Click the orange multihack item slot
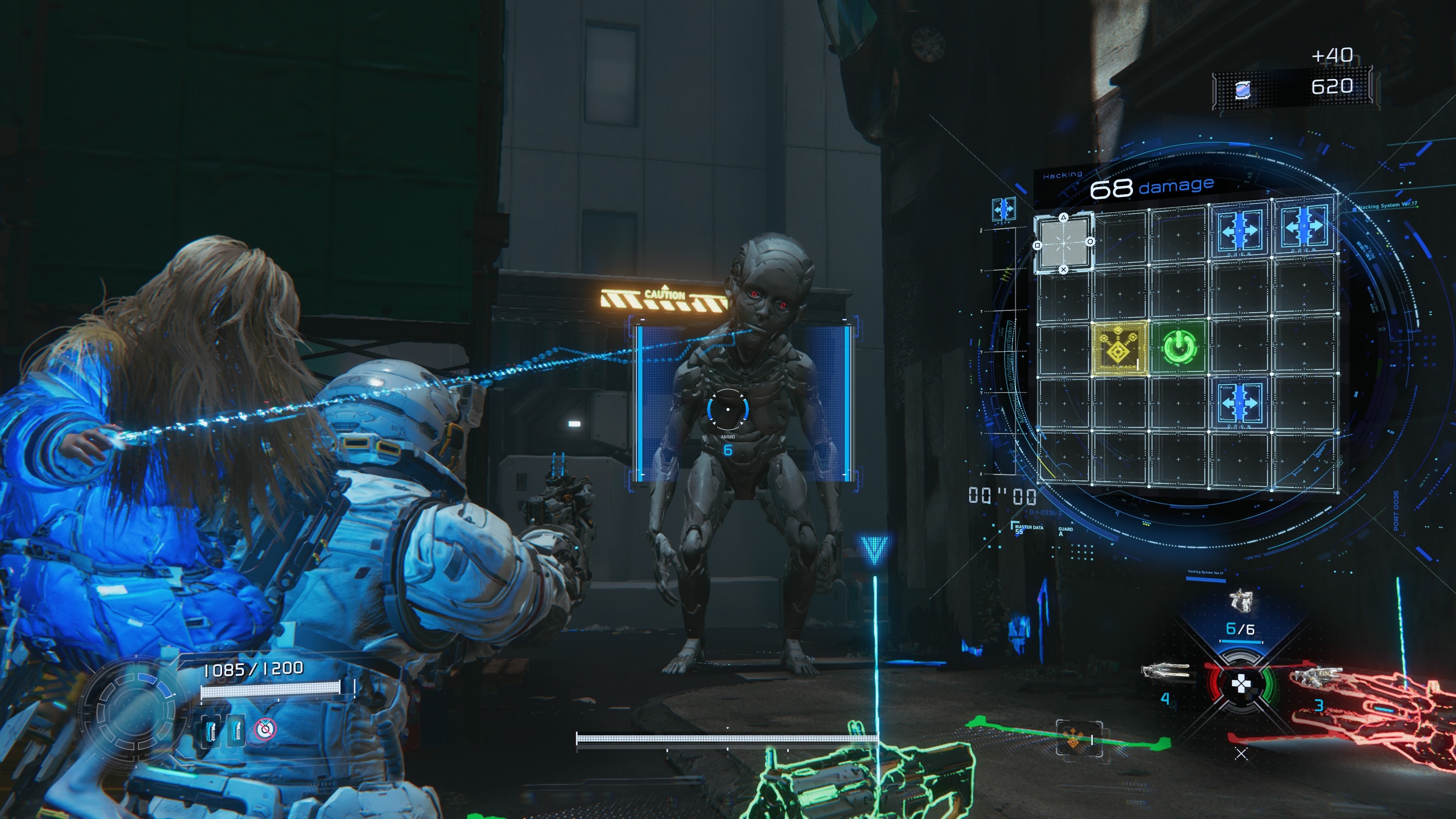Screen dimensions: 1456x819 (1078, 737)
